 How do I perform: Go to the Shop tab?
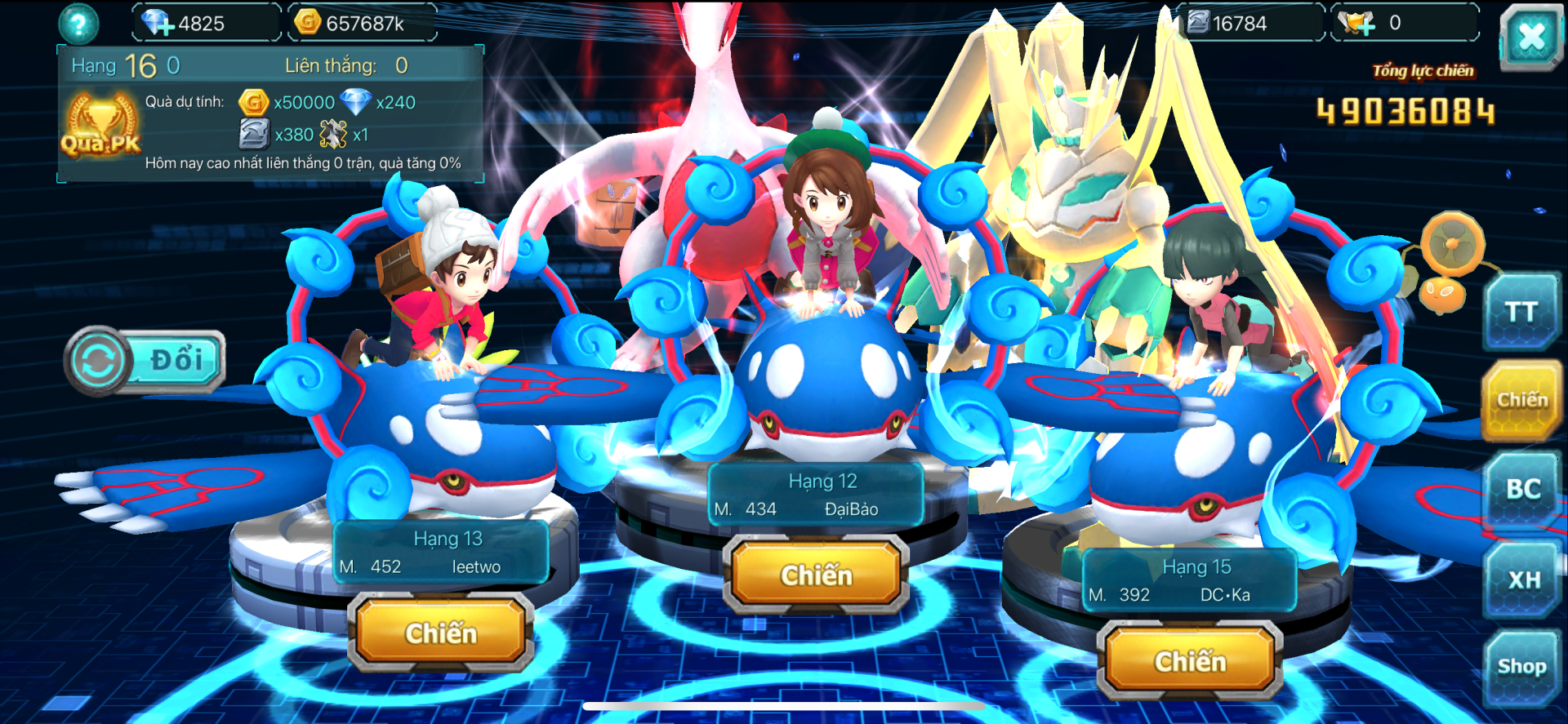click(1521, 667)
